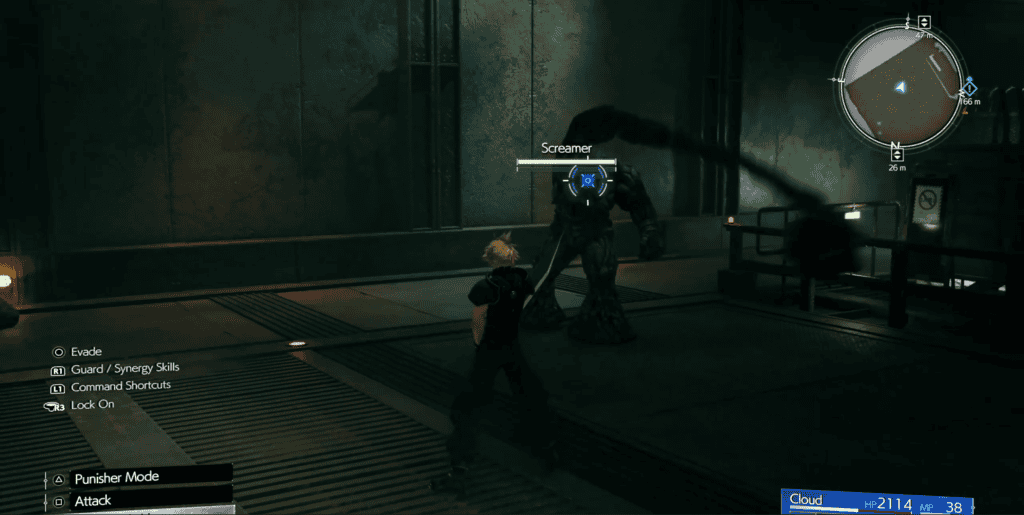1024x515 pixels.
Task: Open the circular minimap
Action: pyautogui.click(x=900, y=85)
